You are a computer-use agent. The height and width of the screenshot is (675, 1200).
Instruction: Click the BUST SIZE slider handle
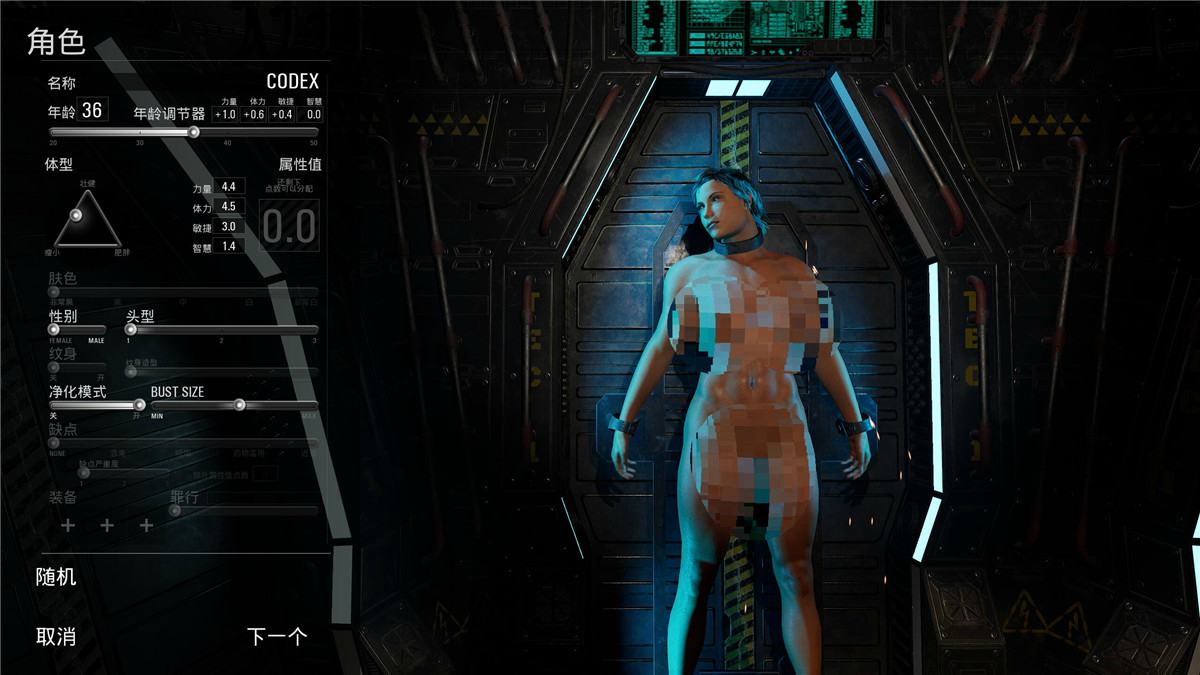click(x=239, y=405)
